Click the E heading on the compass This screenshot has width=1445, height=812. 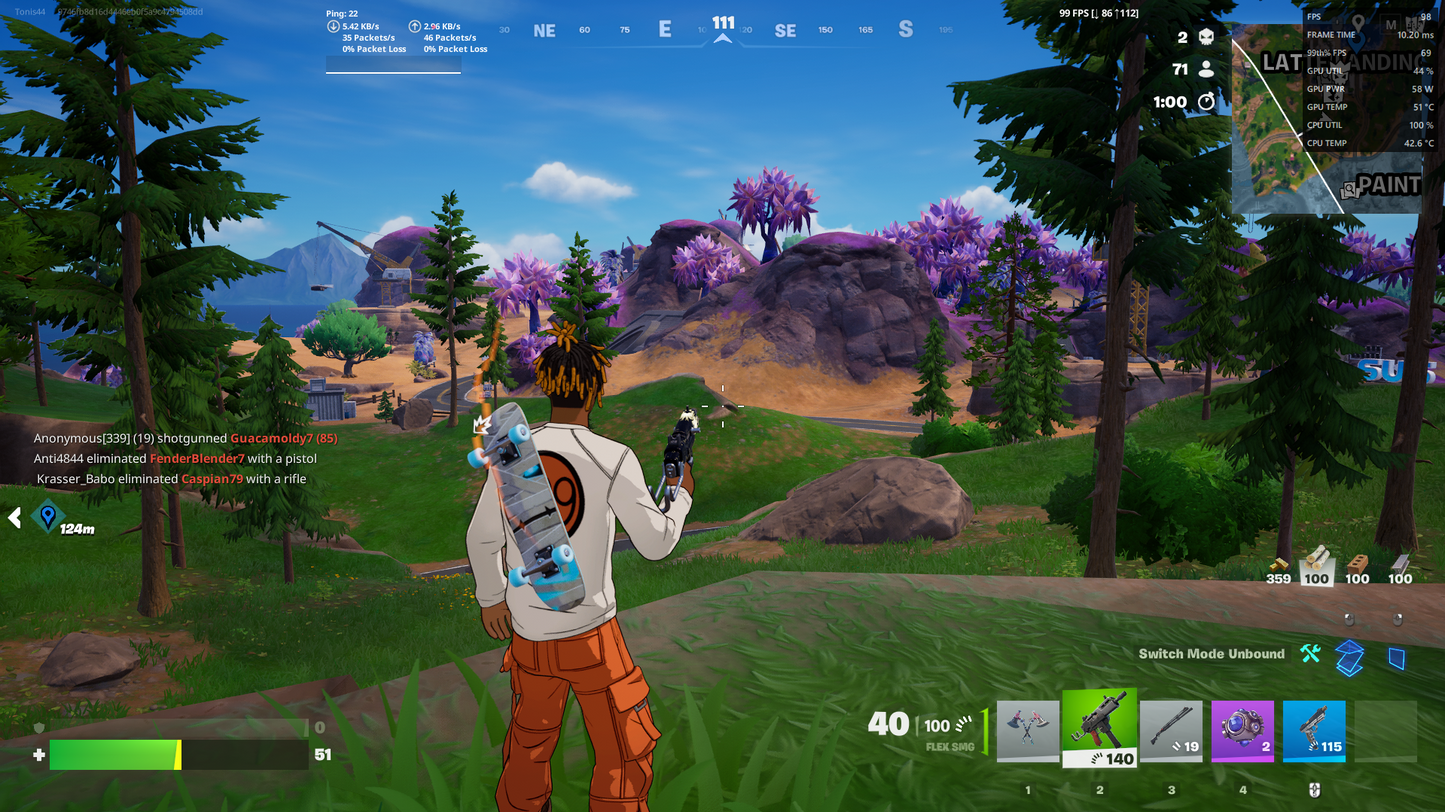click(665, 30)
